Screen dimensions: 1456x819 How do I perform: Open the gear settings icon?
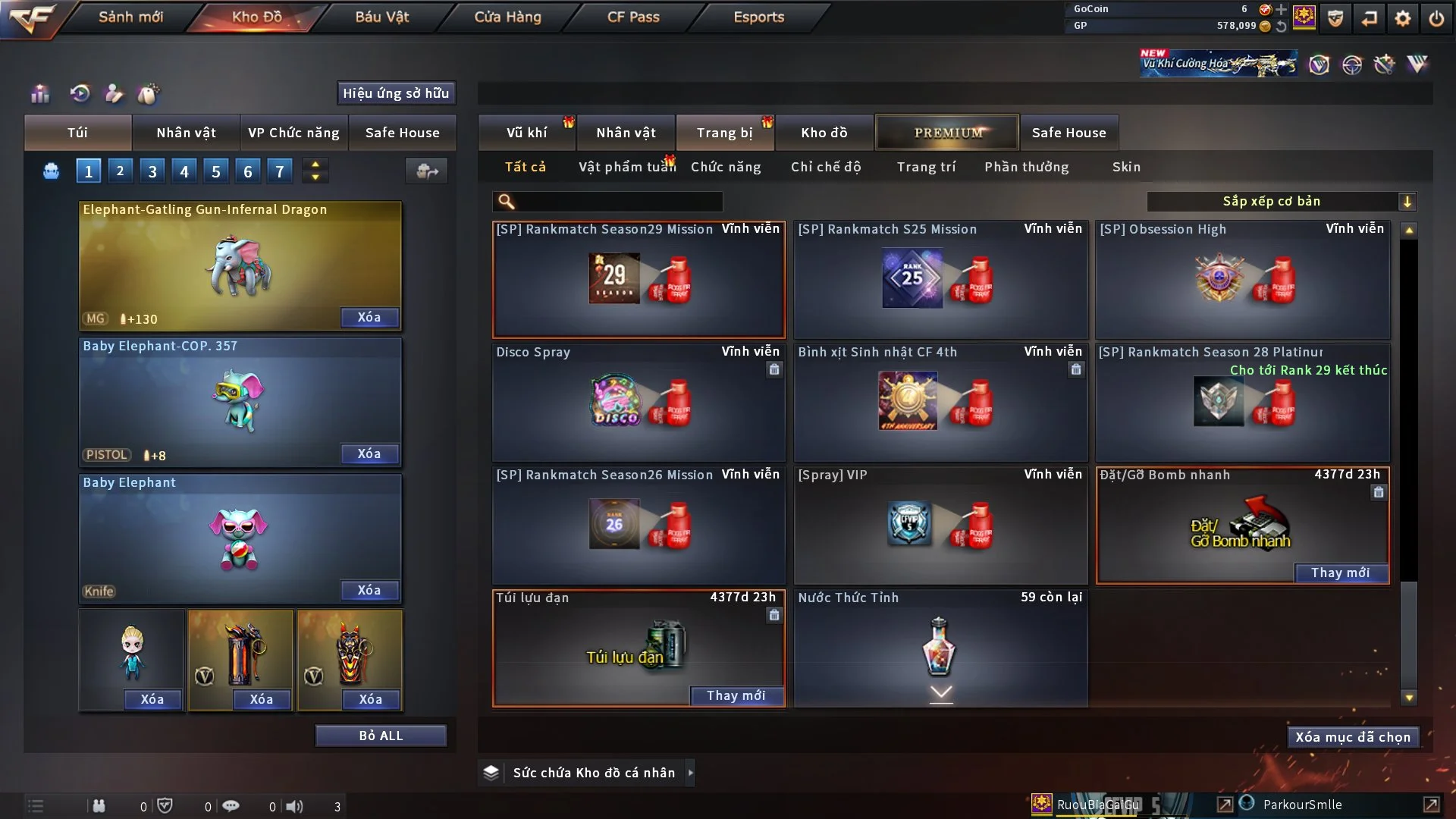coord(1403,18)
